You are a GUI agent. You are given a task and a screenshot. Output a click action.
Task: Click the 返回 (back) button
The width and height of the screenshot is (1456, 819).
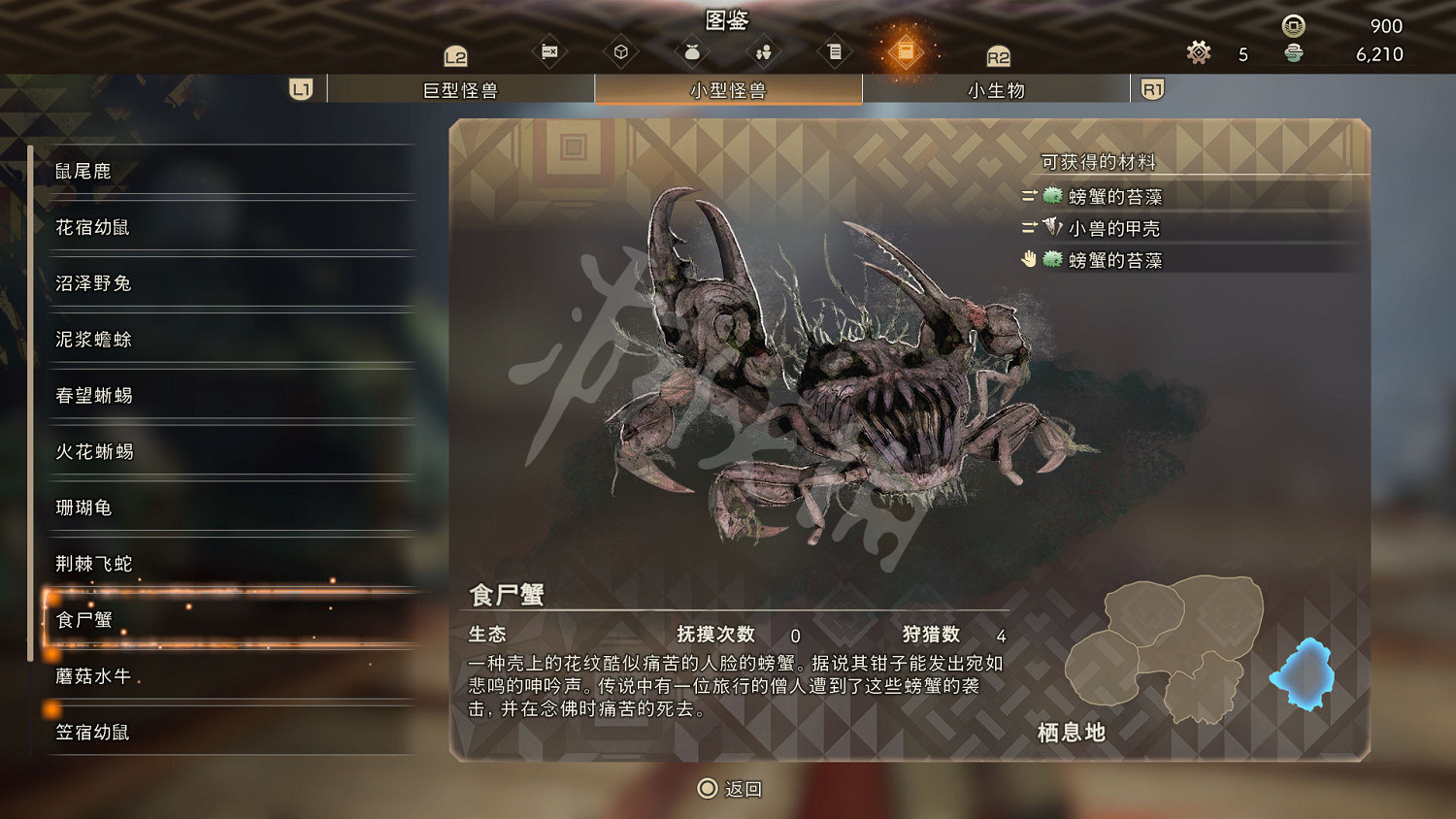point(728,789)
